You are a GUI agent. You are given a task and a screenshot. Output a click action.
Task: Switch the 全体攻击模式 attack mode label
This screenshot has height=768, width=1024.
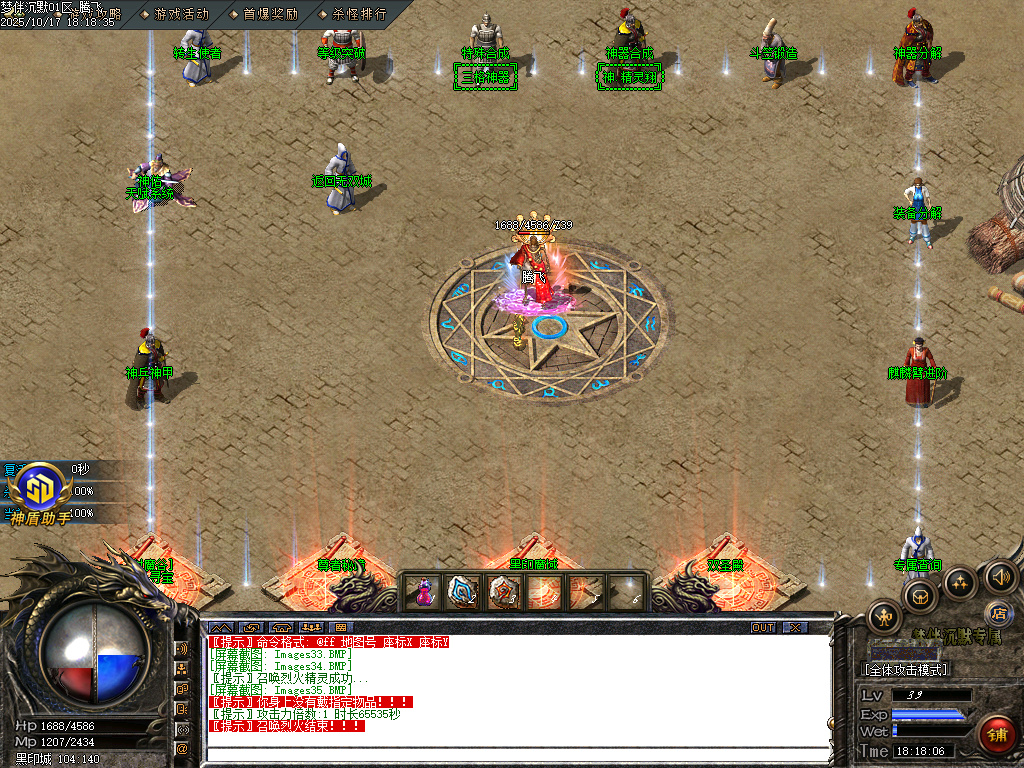[905, 669]
